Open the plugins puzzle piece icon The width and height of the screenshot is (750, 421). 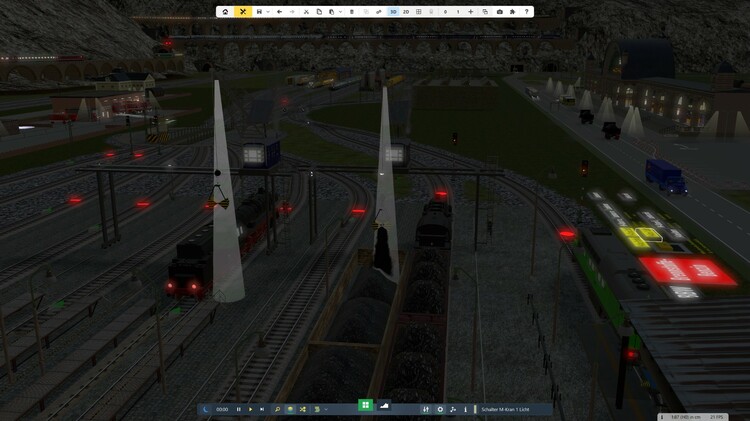click(513, 12)
